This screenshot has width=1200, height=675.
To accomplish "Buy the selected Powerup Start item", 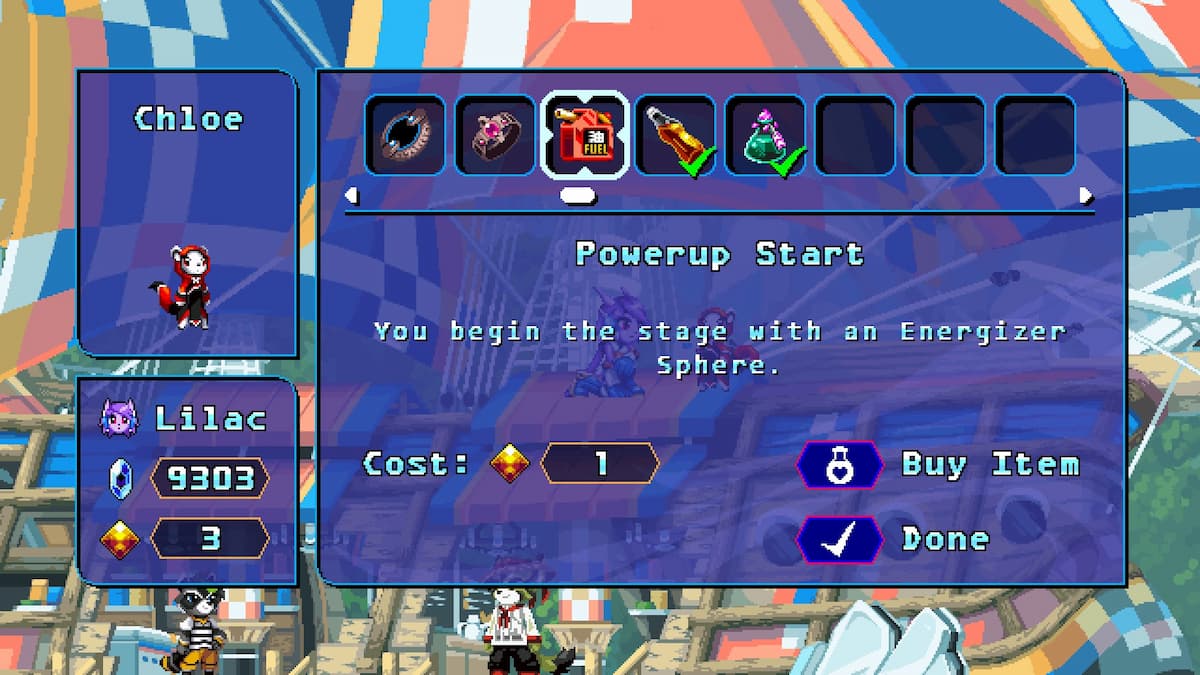I will 938,465.
